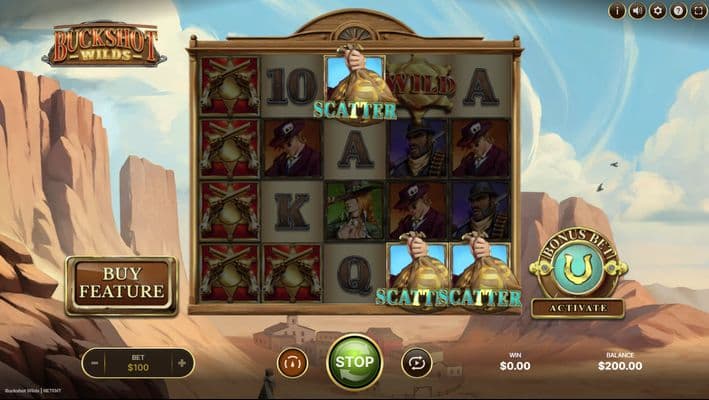Increase the bet with the plus button
The height and width of the screenshot is (400, 709).
181,362
